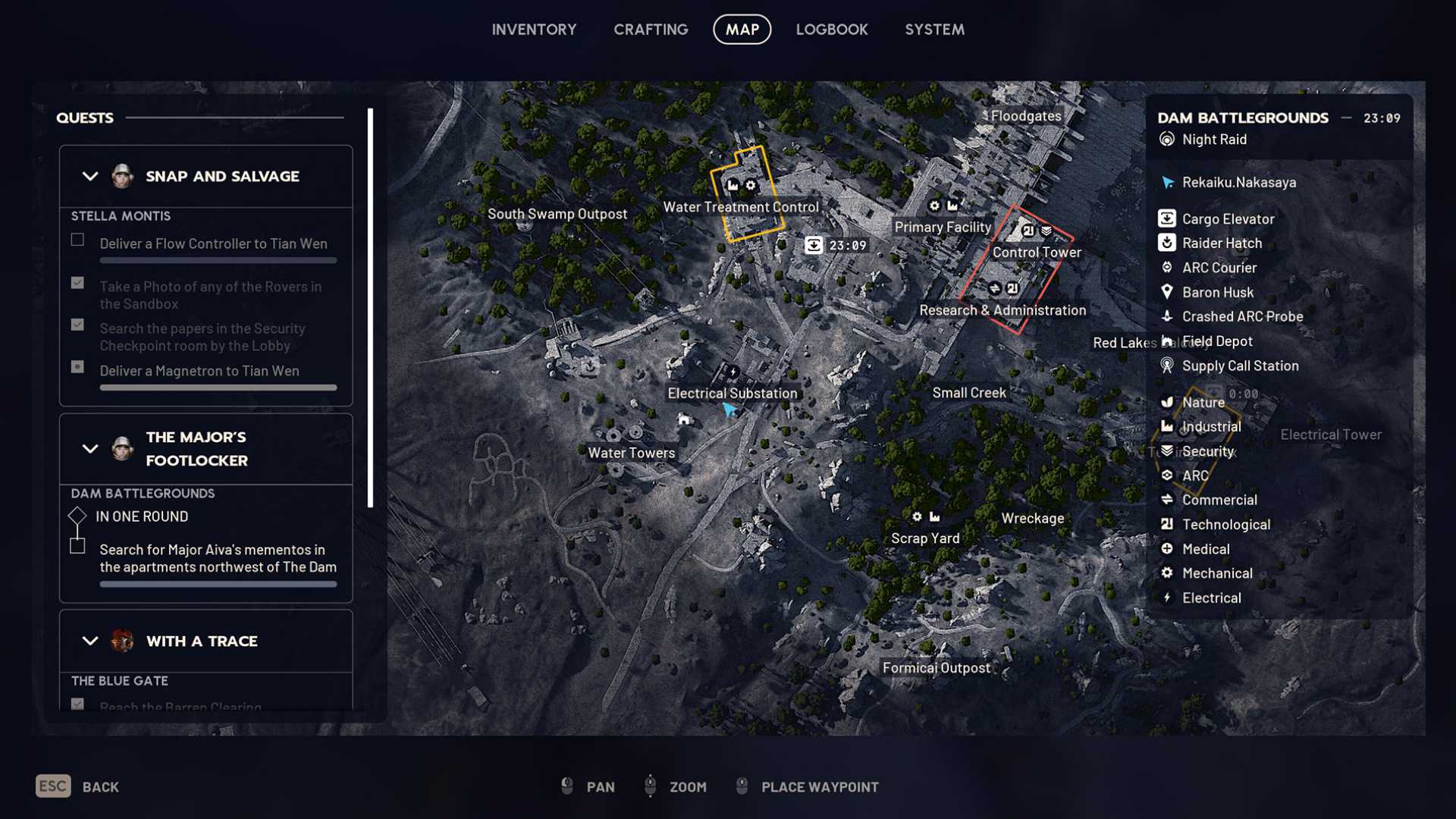1456x819 pixels.
Task: Select the Technological loot category
Action: 1225,525
